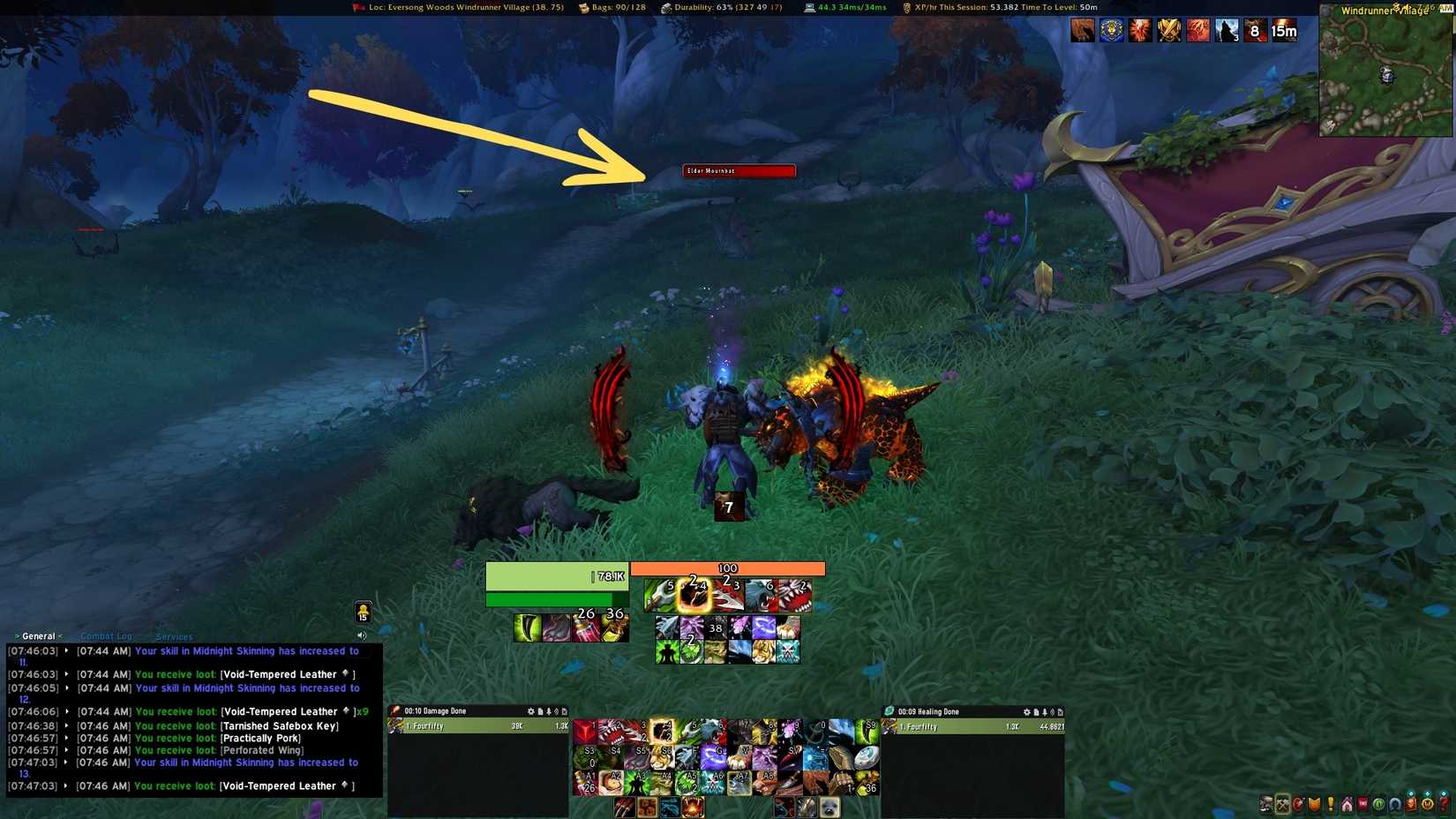The width and height of the screenshot is (1456, 819).
Task: Open the Adventure Guide green icon
Action: coord(1377,803)
